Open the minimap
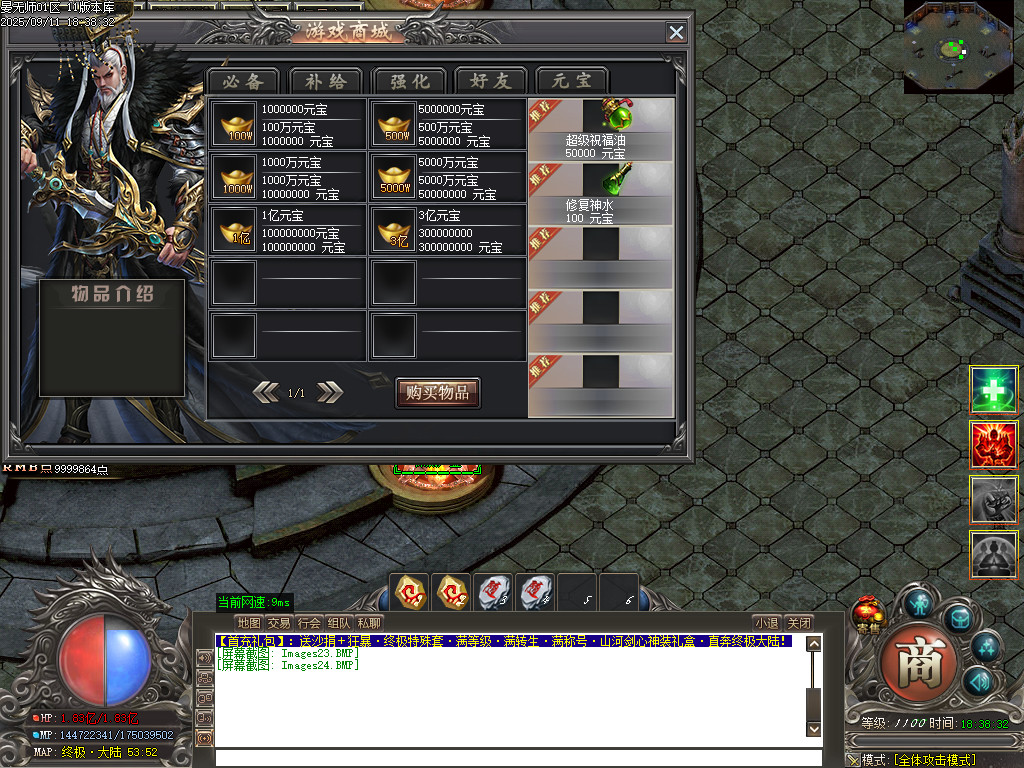The image size is (1024, 768). pos(958,47)
